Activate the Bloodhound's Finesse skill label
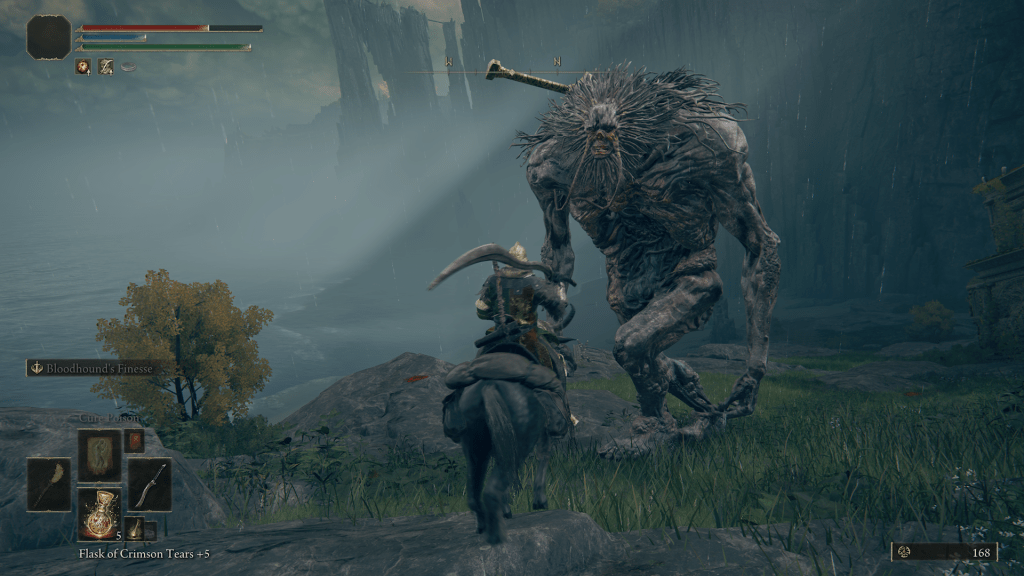 93,368
